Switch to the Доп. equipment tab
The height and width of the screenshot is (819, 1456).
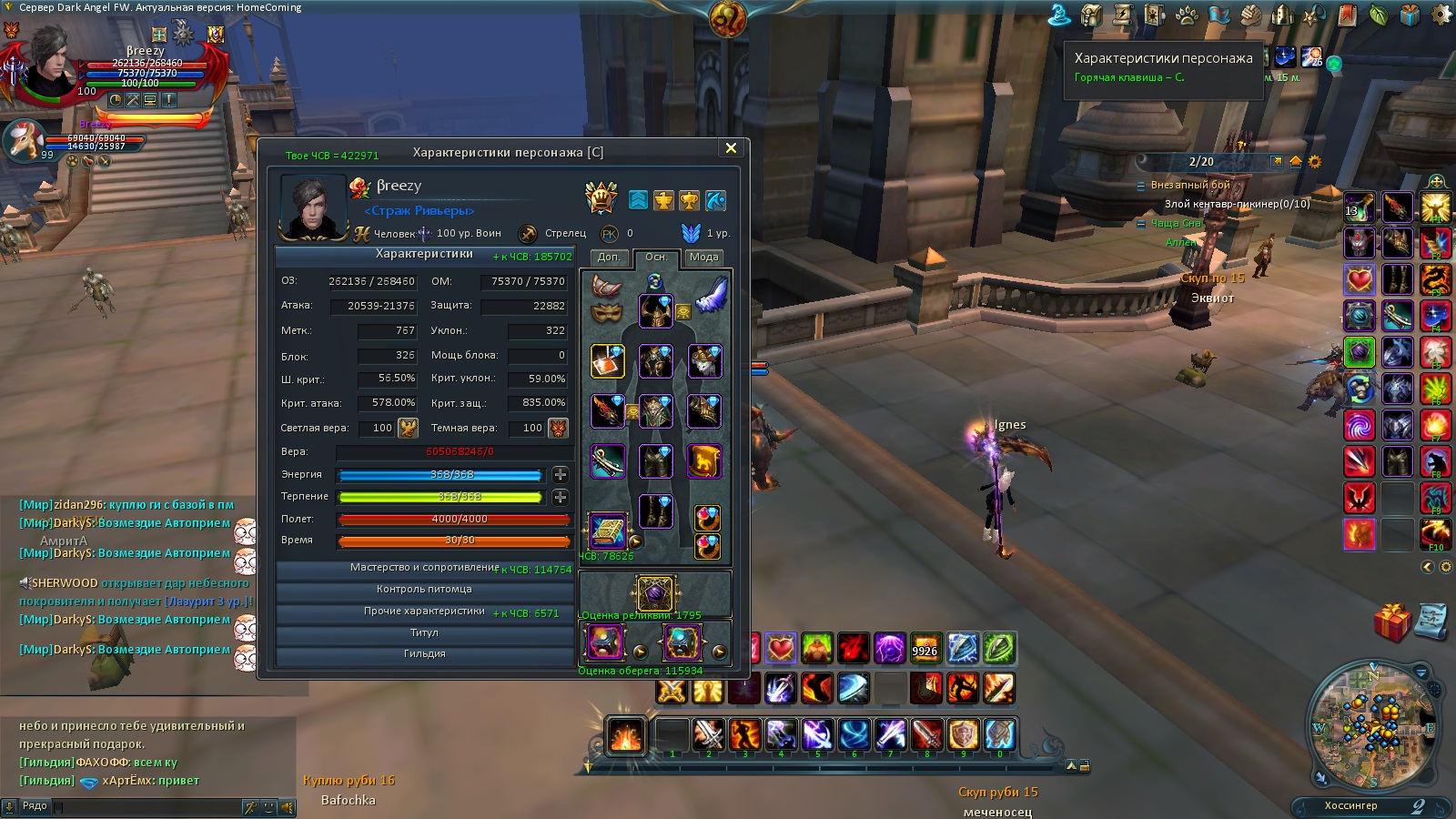pos(609,258)
